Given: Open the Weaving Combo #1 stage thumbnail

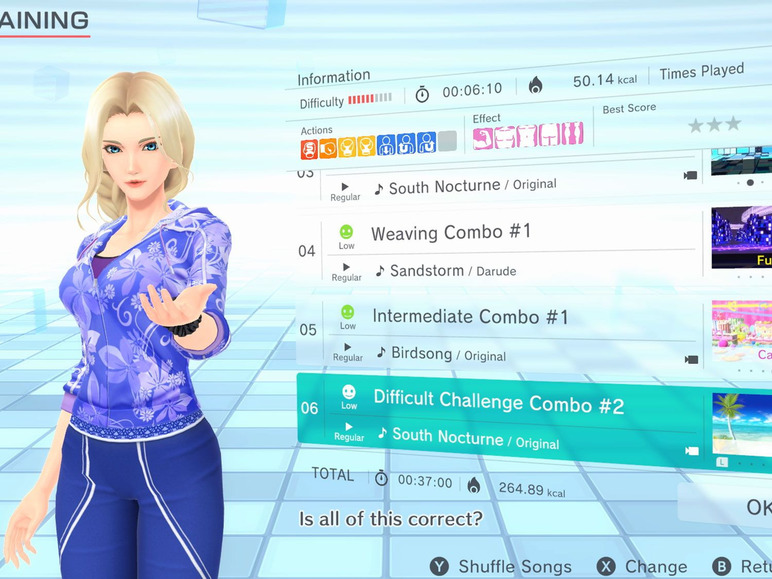Looking at the screenshot, I should click(742, 238).
